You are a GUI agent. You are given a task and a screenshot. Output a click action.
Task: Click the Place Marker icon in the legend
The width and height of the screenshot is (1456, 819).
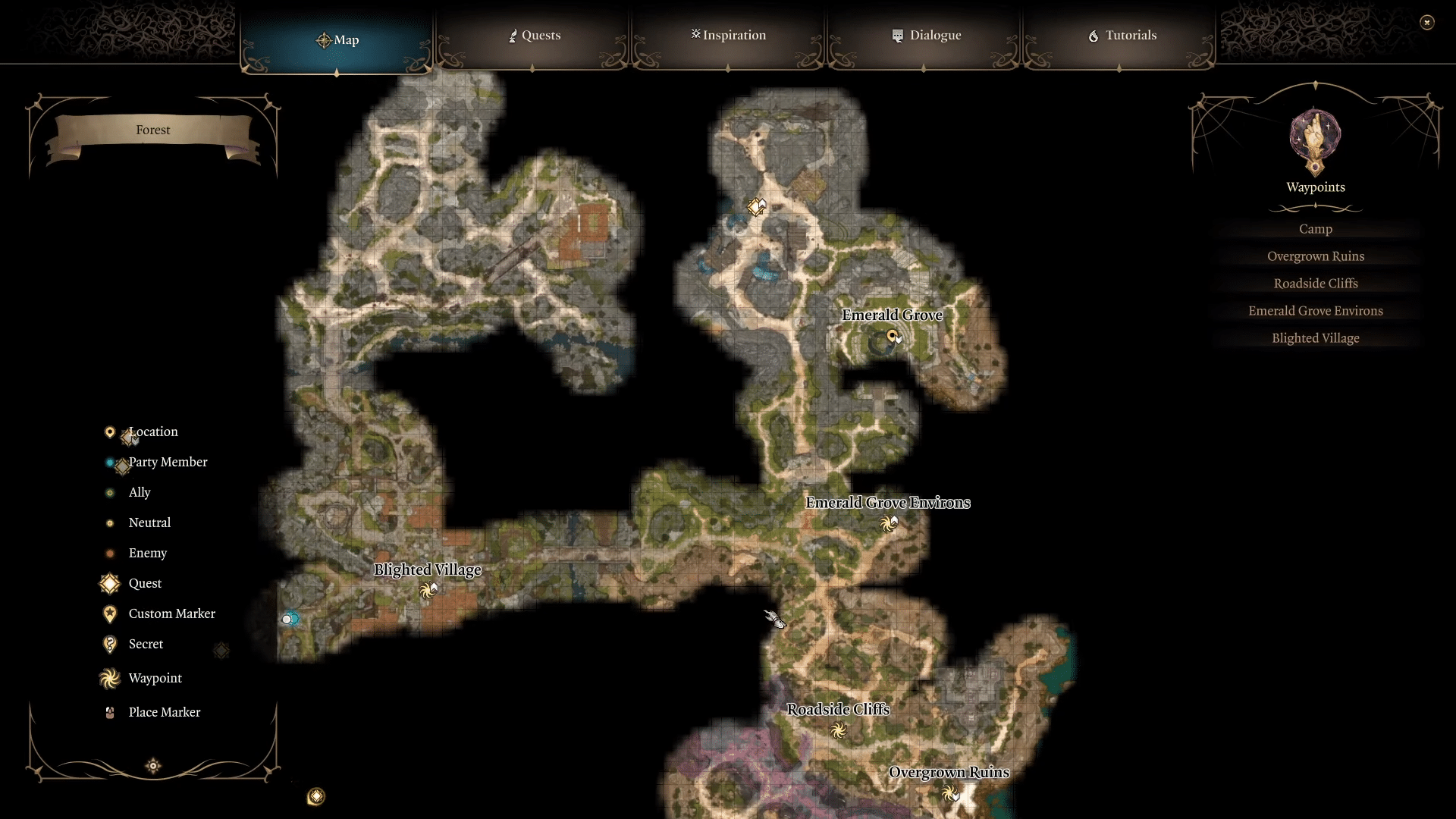click(109, 712)
